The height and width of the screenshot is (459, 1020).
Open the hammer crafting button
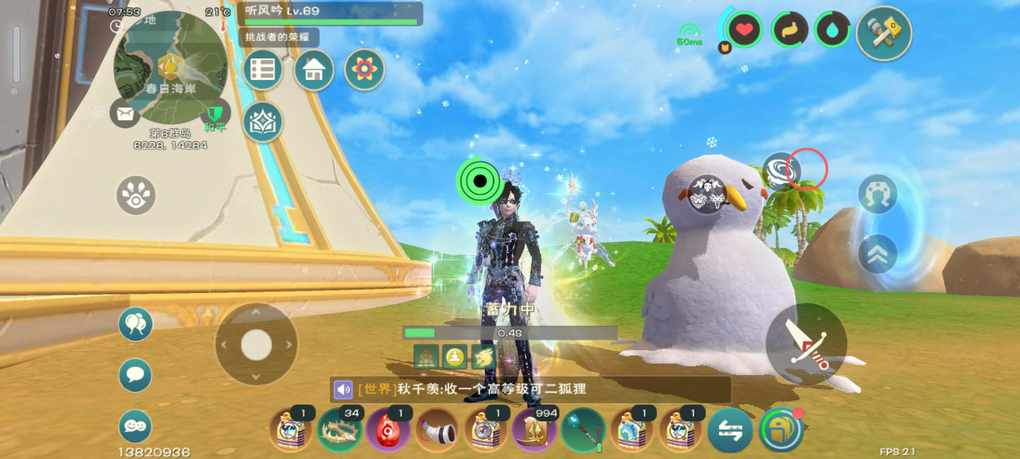884,33
